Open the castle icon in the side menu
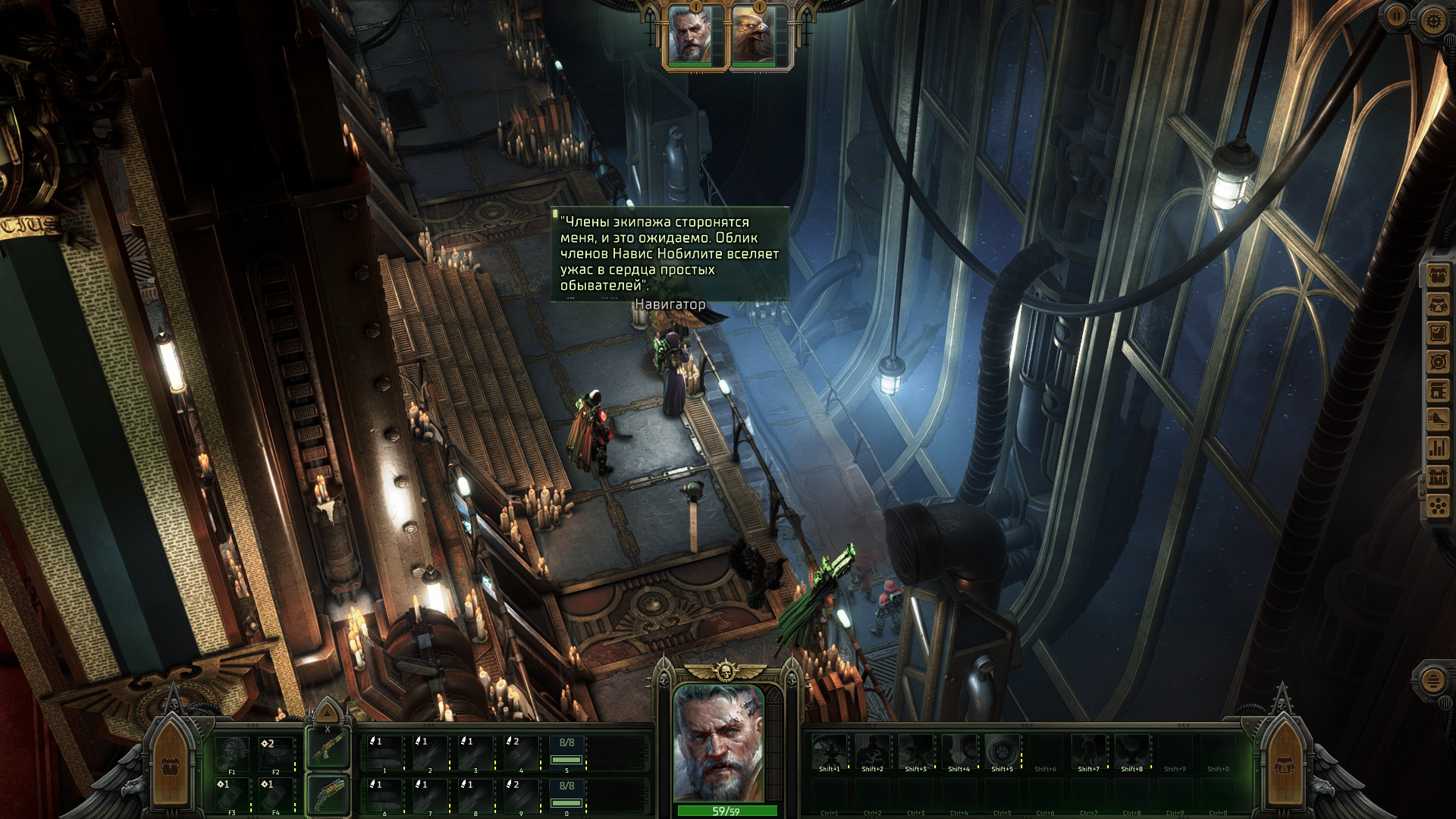Screen dimensions: 1456x819 click(x=1439, y=477)
